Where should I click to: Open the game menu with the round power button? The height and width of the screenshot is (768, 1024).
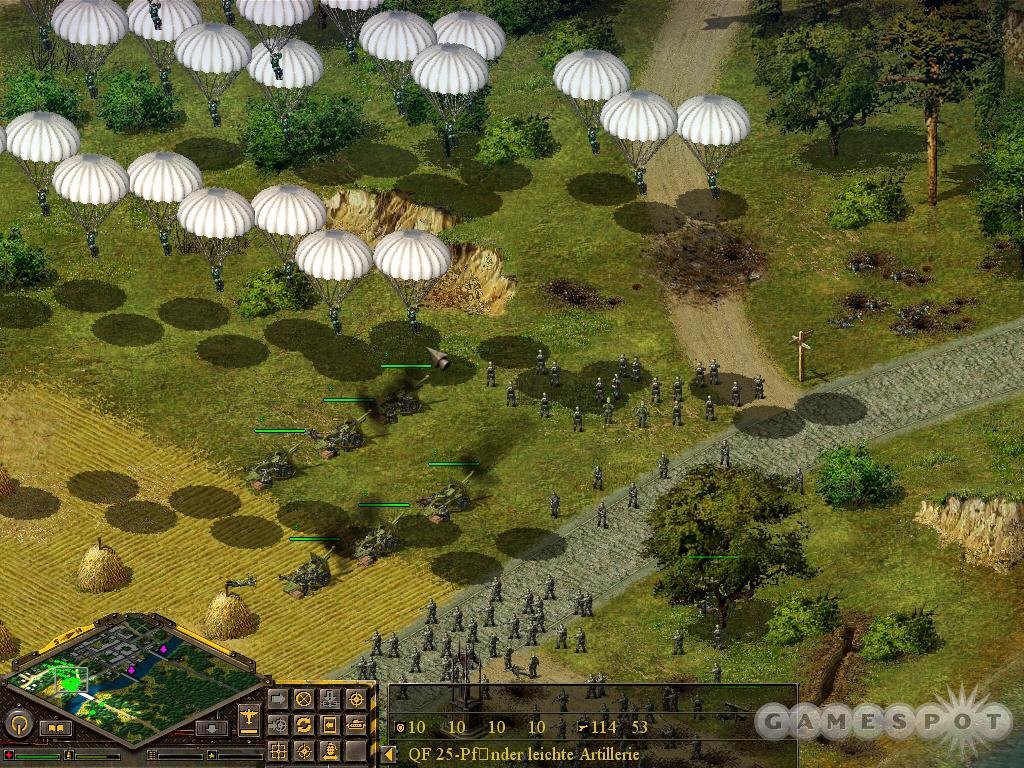tap(17, 723)
